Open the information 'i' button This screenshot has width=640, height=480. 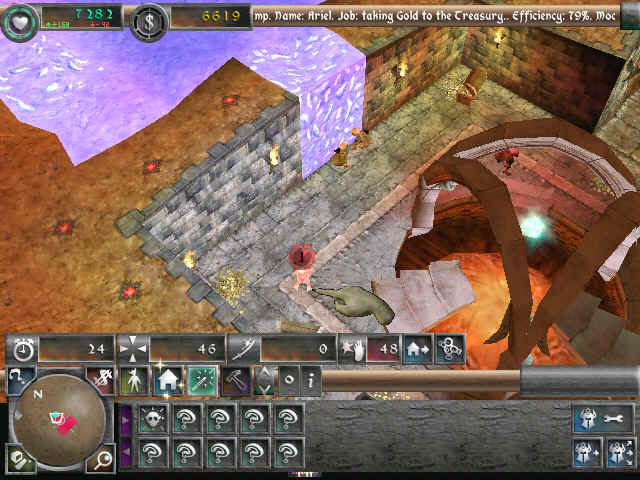tap(311, 380)
